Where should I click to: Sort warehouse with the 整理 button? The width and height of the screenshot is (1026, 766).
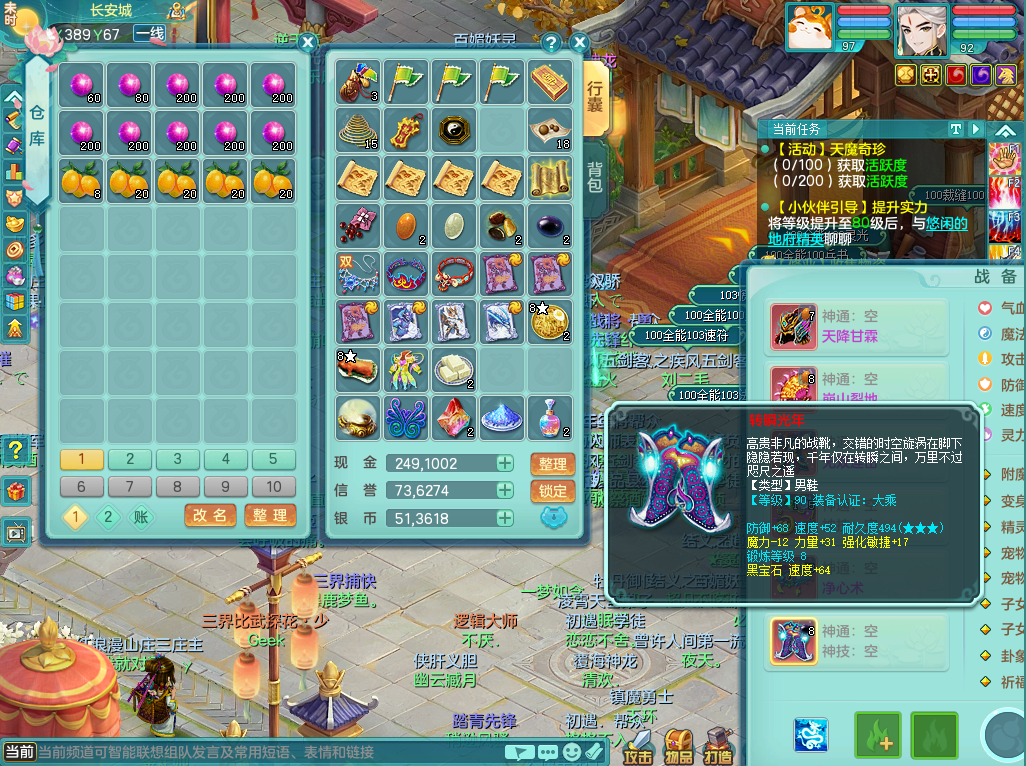(269, 515)
